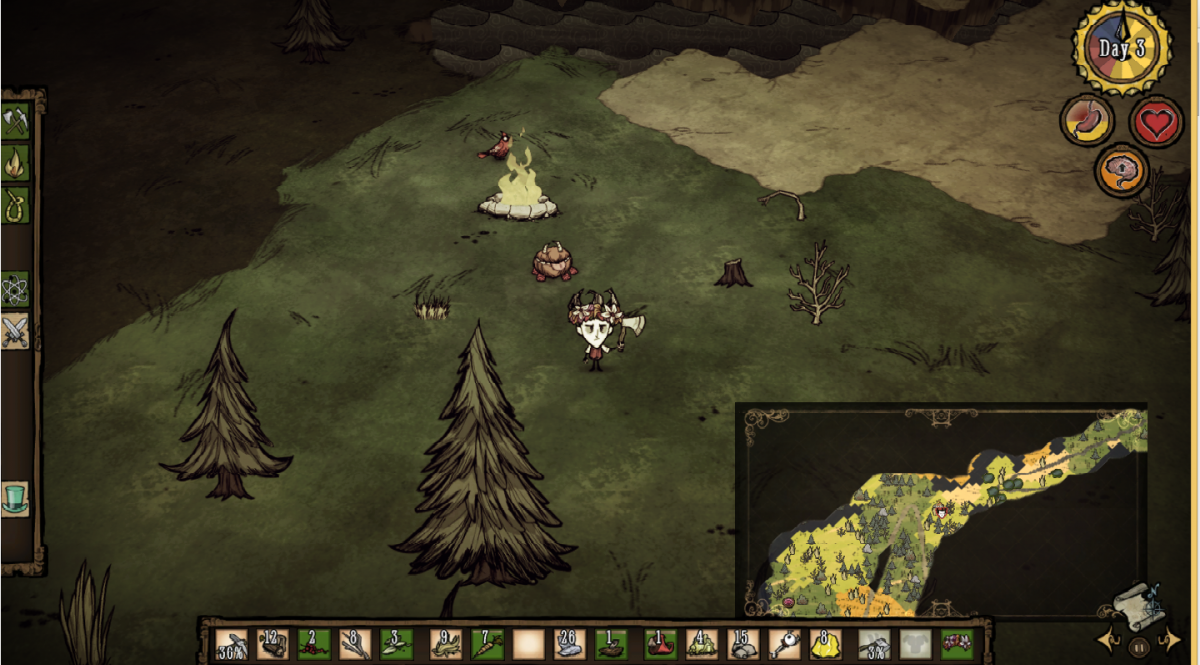Select the flower garland head slot

(957, 643)
